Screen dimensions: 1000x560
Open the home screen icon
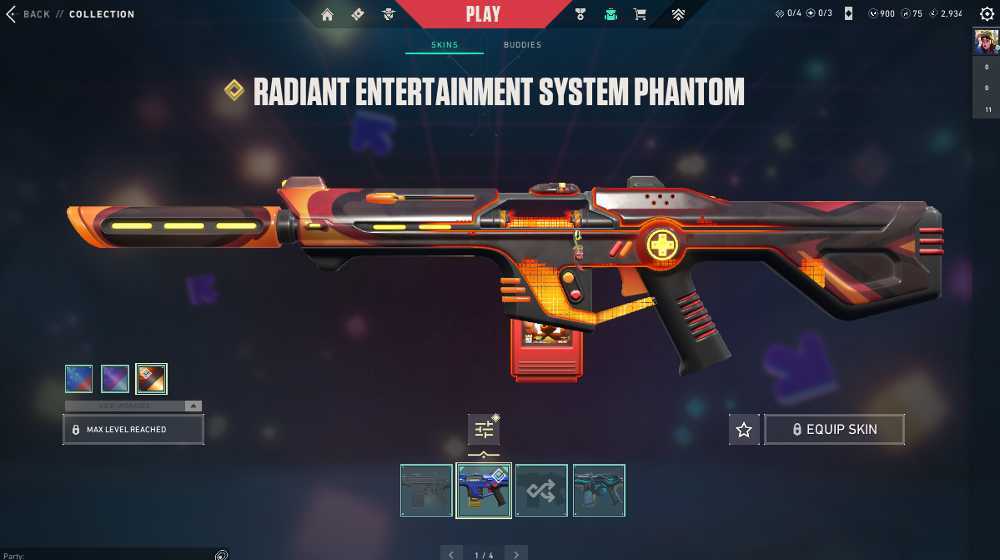click(x=327, y=14)
